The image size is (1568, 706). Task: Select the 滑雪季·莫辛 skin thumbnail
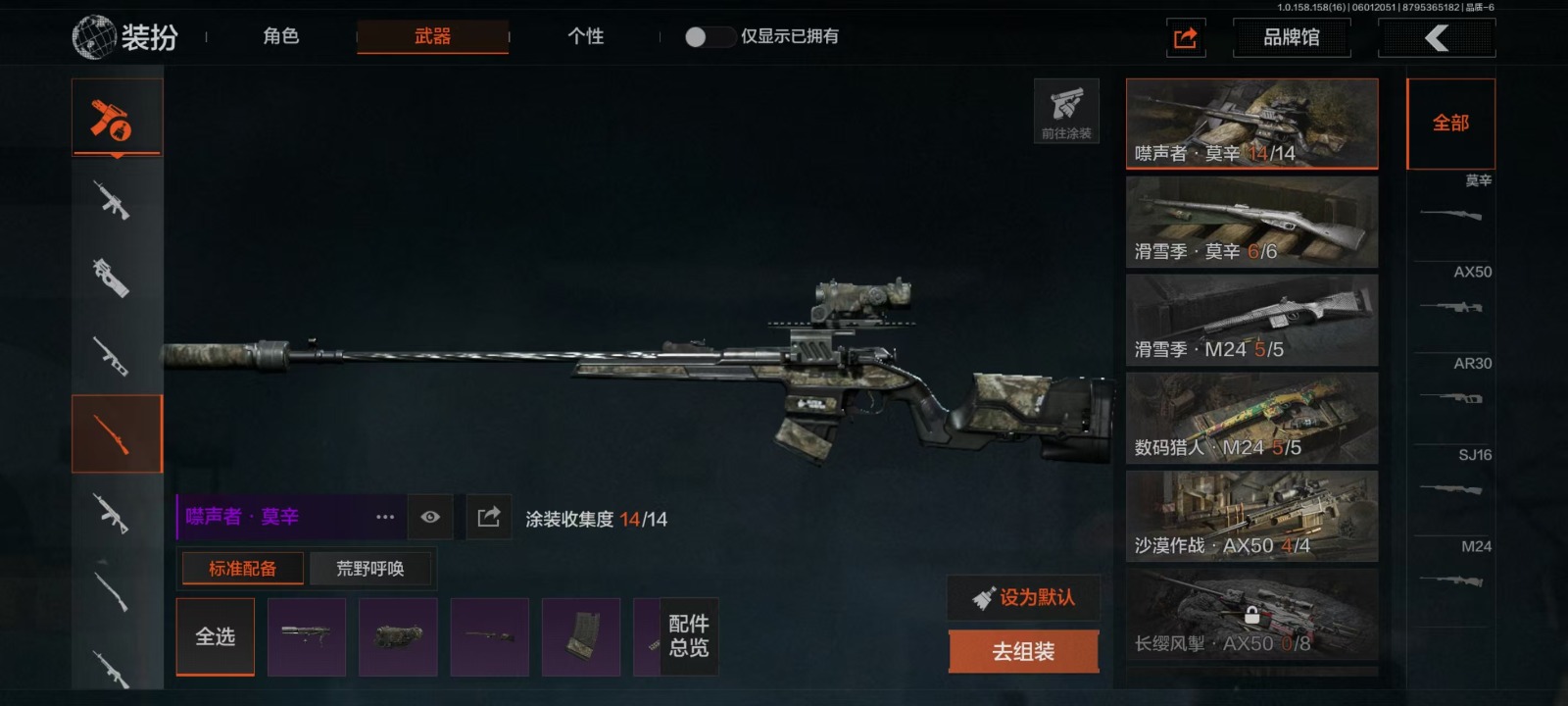(x=1251, y=222)
